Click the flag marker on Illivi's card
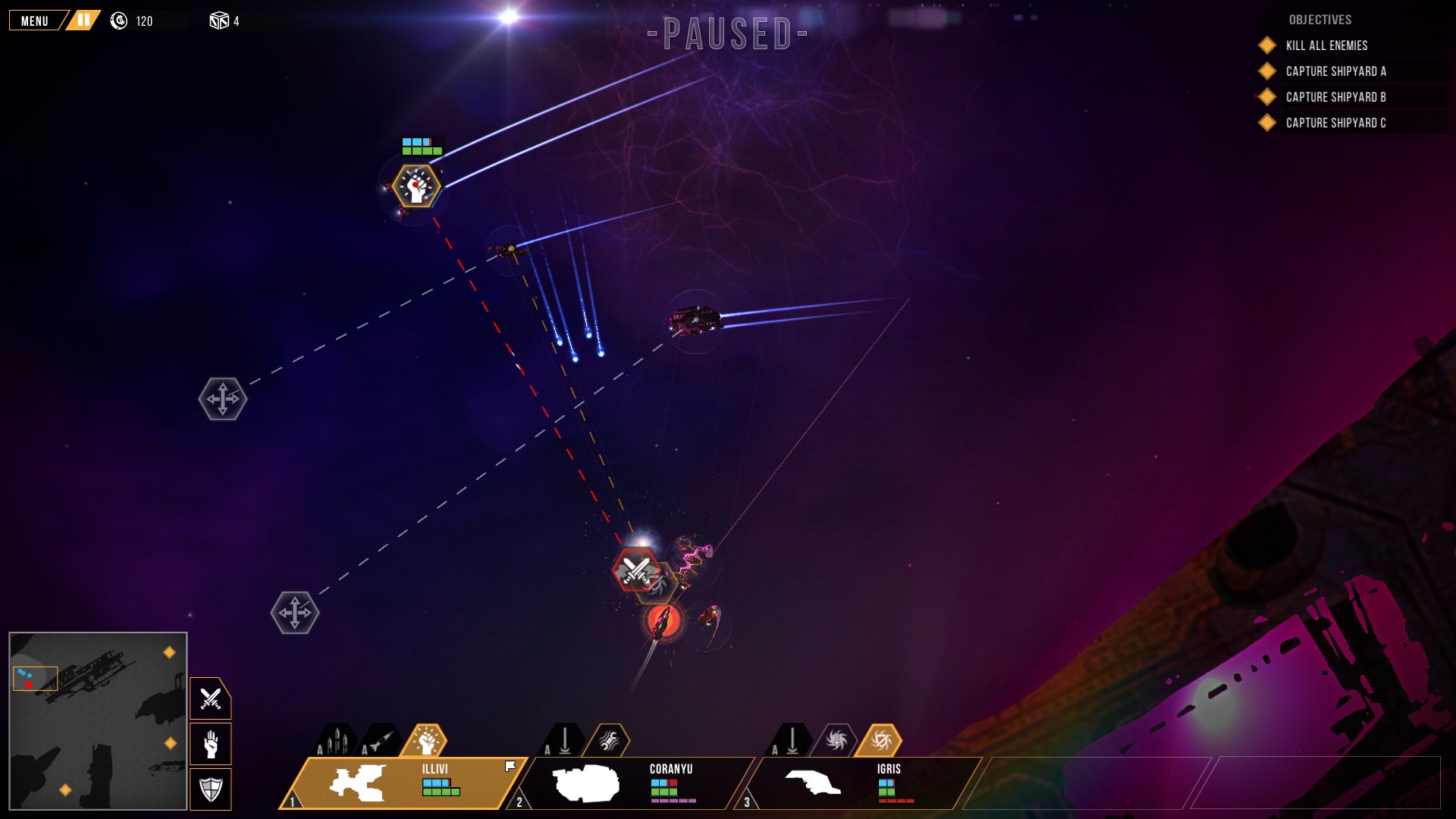Image resolution: width=1456 pixels, height=819 pixels. click(x=509, y=766)
